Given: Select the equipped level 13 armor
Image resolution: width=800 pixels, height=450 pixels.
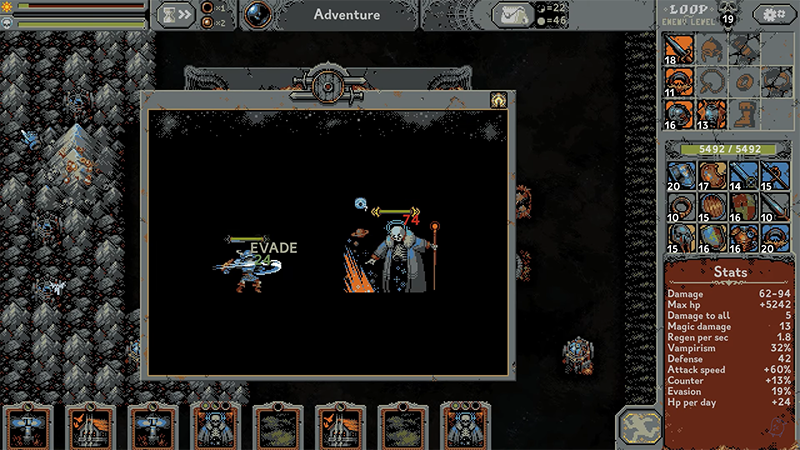Looking at the screenshot, I should 709,112.
